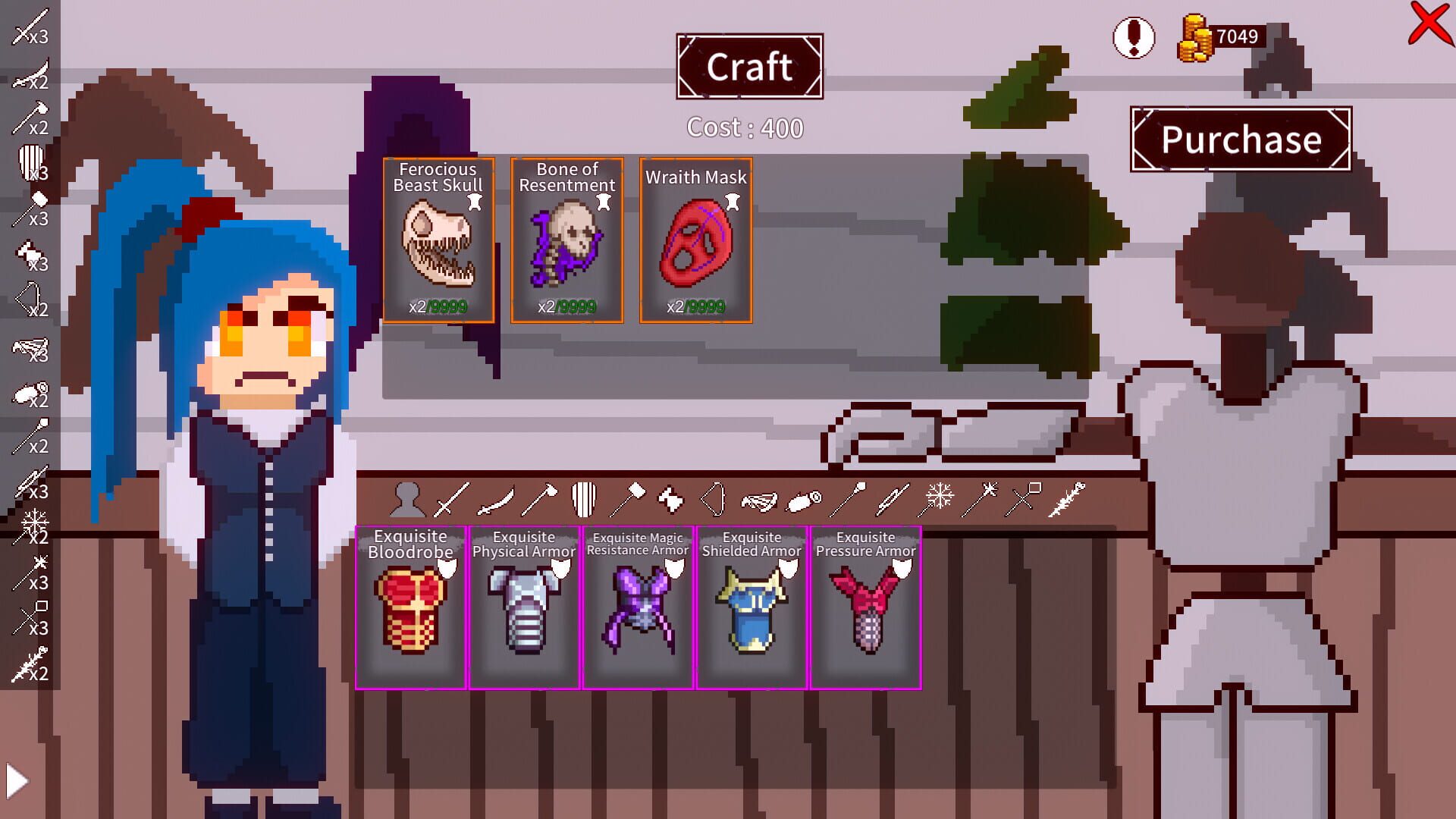
Task: Select the Exquisite Shielded Armor card
Action: 752,607
